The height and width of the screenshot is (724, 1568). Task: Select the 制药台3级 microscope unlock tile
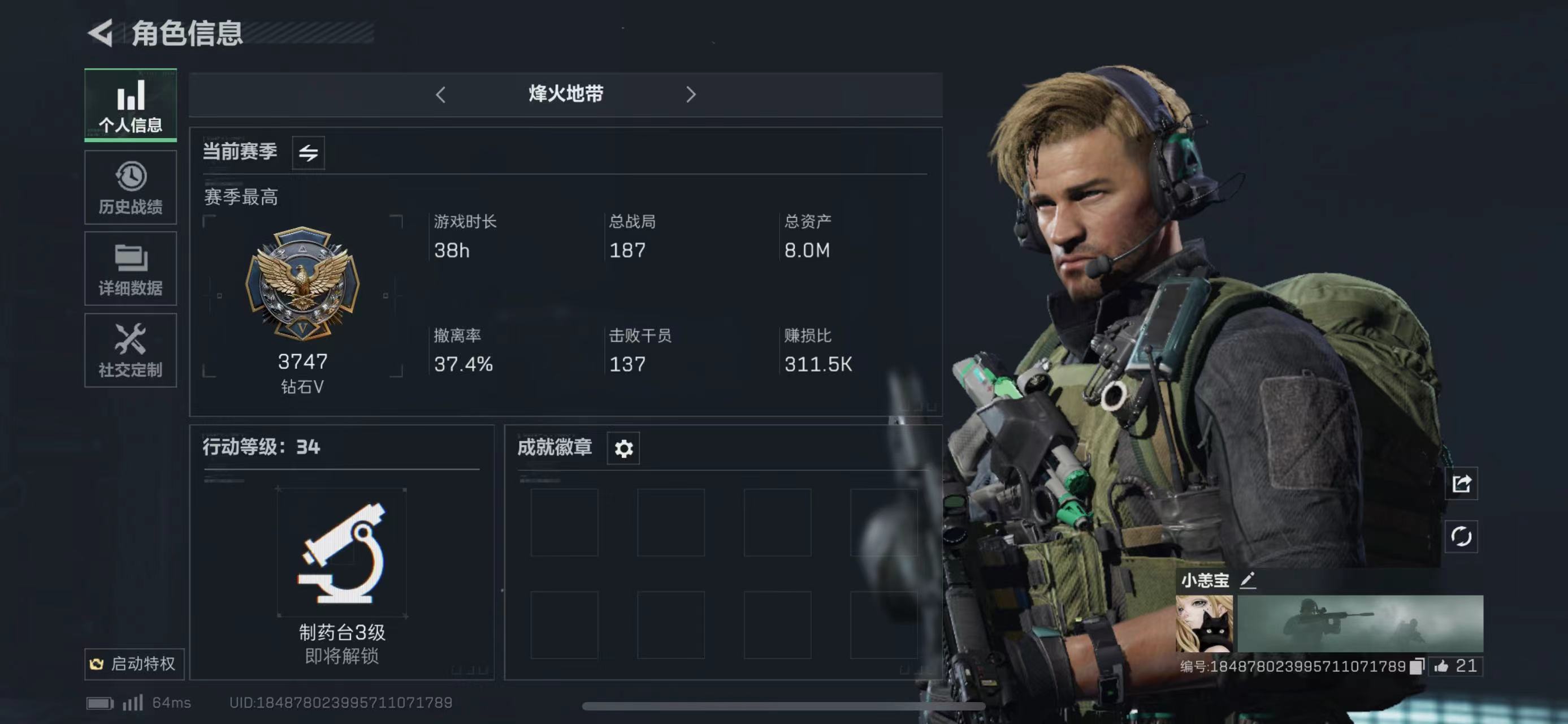pos(341,552)
